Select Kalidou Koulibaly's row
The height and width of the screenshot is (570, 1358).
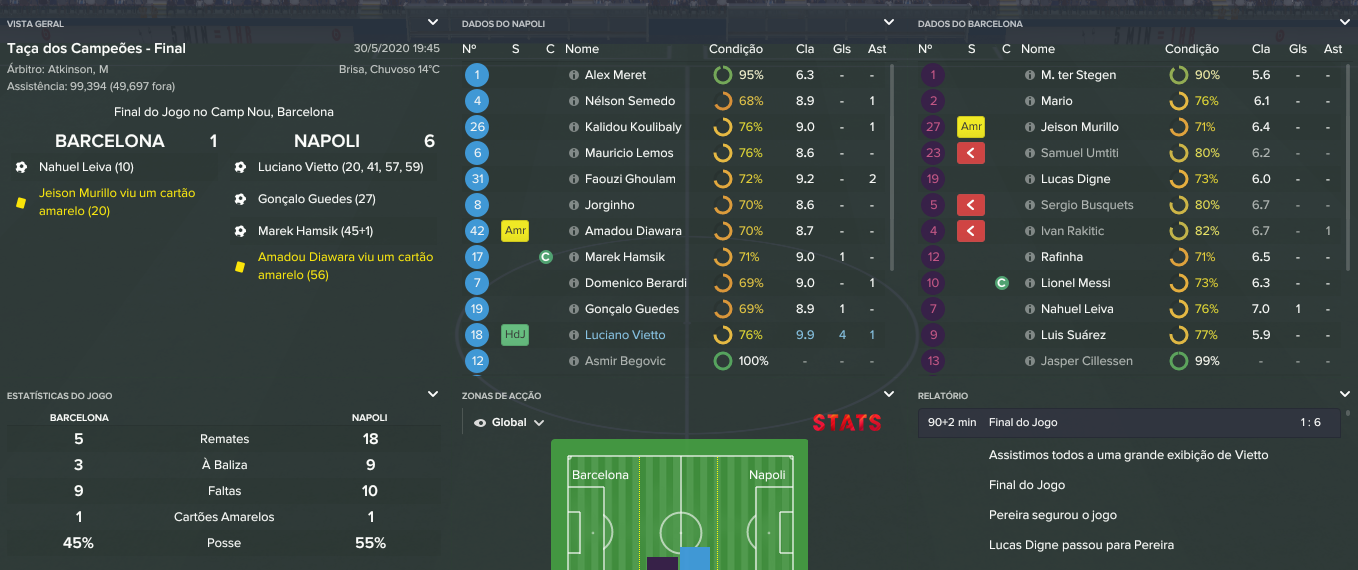tap(633, 127)
